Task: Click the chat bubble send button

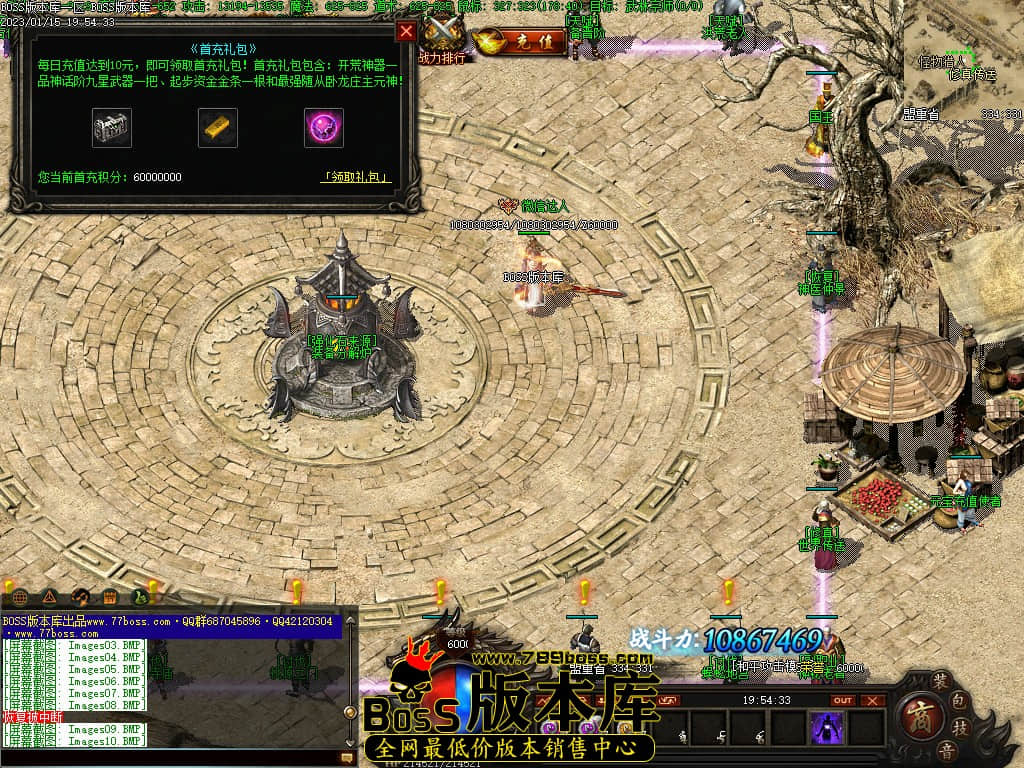Action: click(347, 759)
